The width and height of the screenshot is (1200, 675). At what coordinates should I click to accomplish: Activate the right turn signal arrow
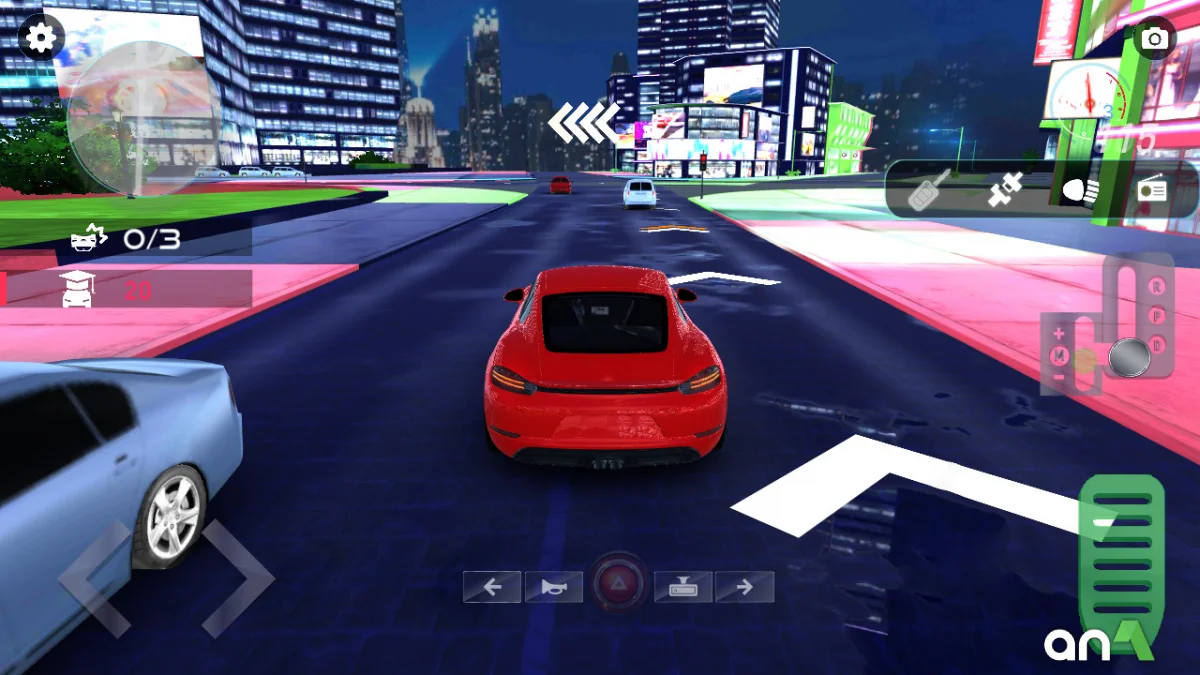[x=744, y=587]
